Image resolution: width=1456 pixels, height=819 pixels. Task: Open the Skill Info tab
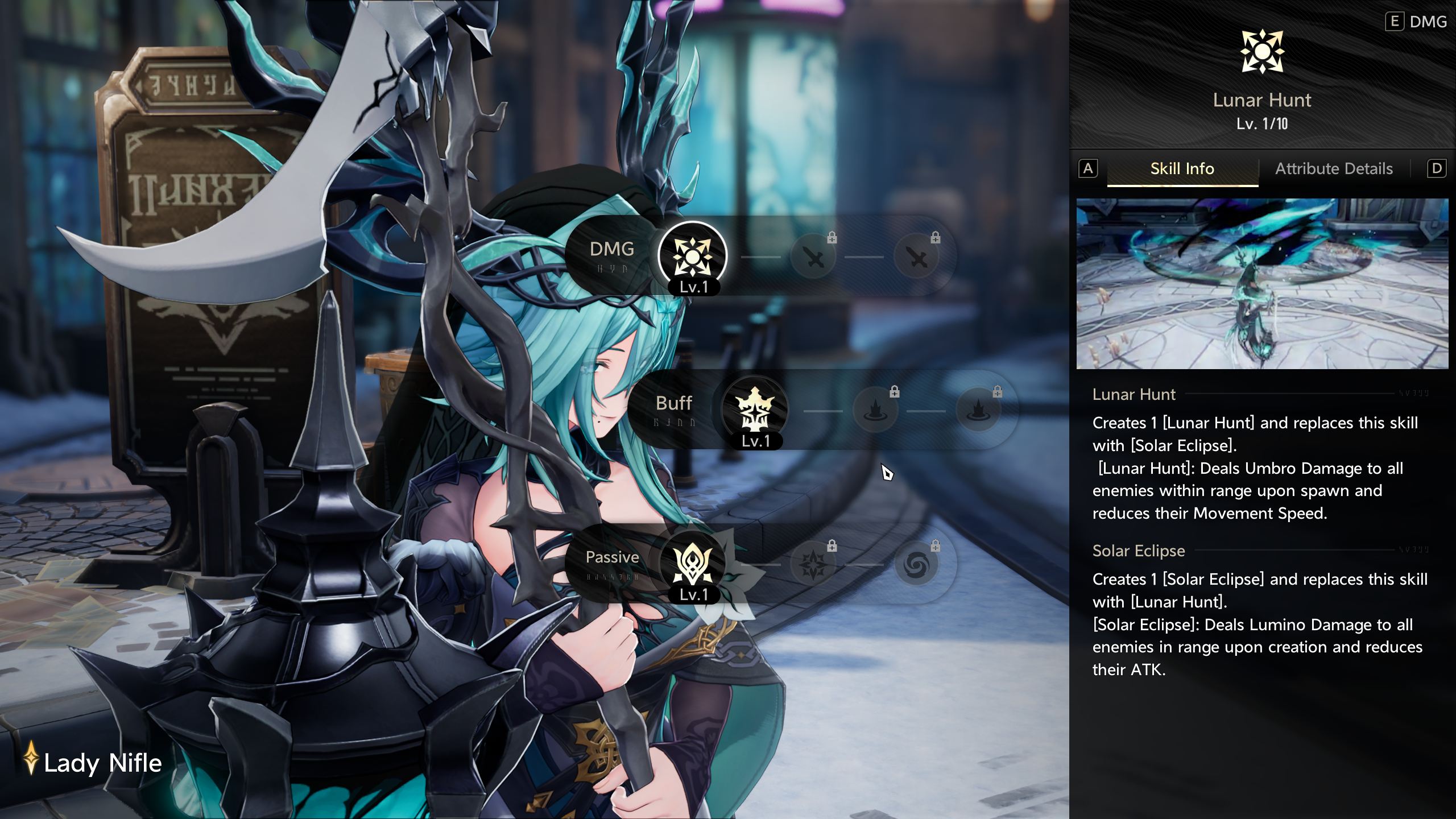(1182, 169)
